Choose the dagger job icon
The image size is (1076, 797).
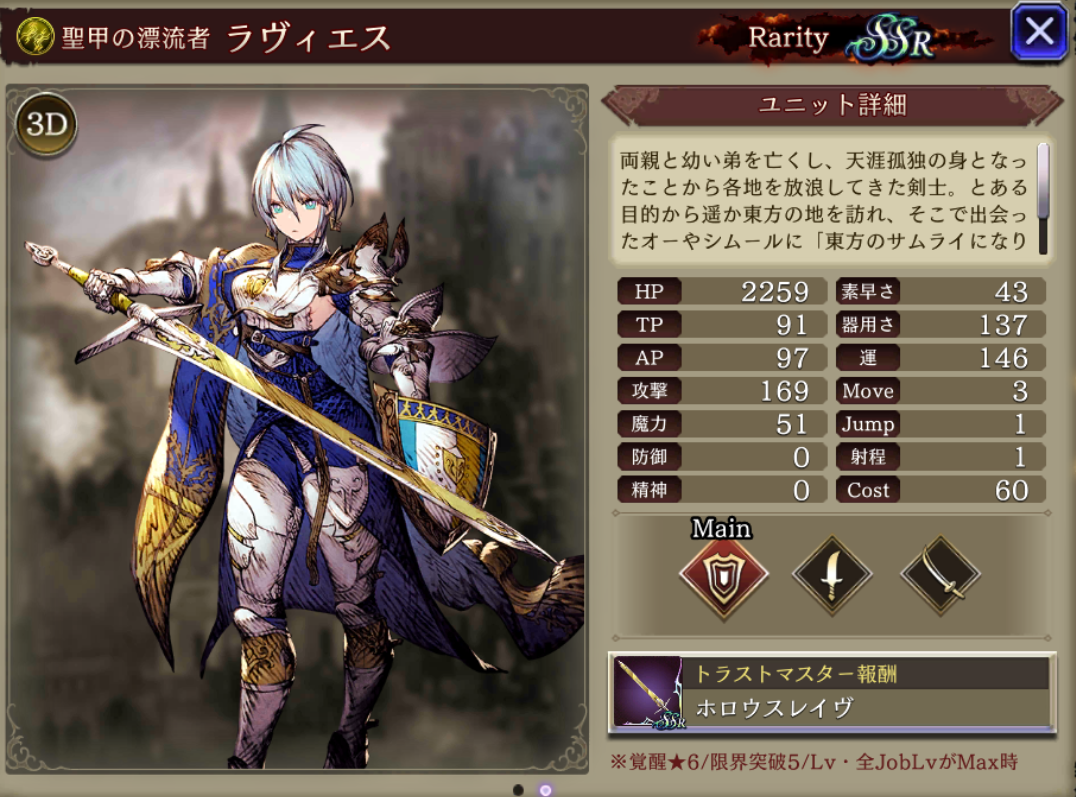tap(831, 576)
